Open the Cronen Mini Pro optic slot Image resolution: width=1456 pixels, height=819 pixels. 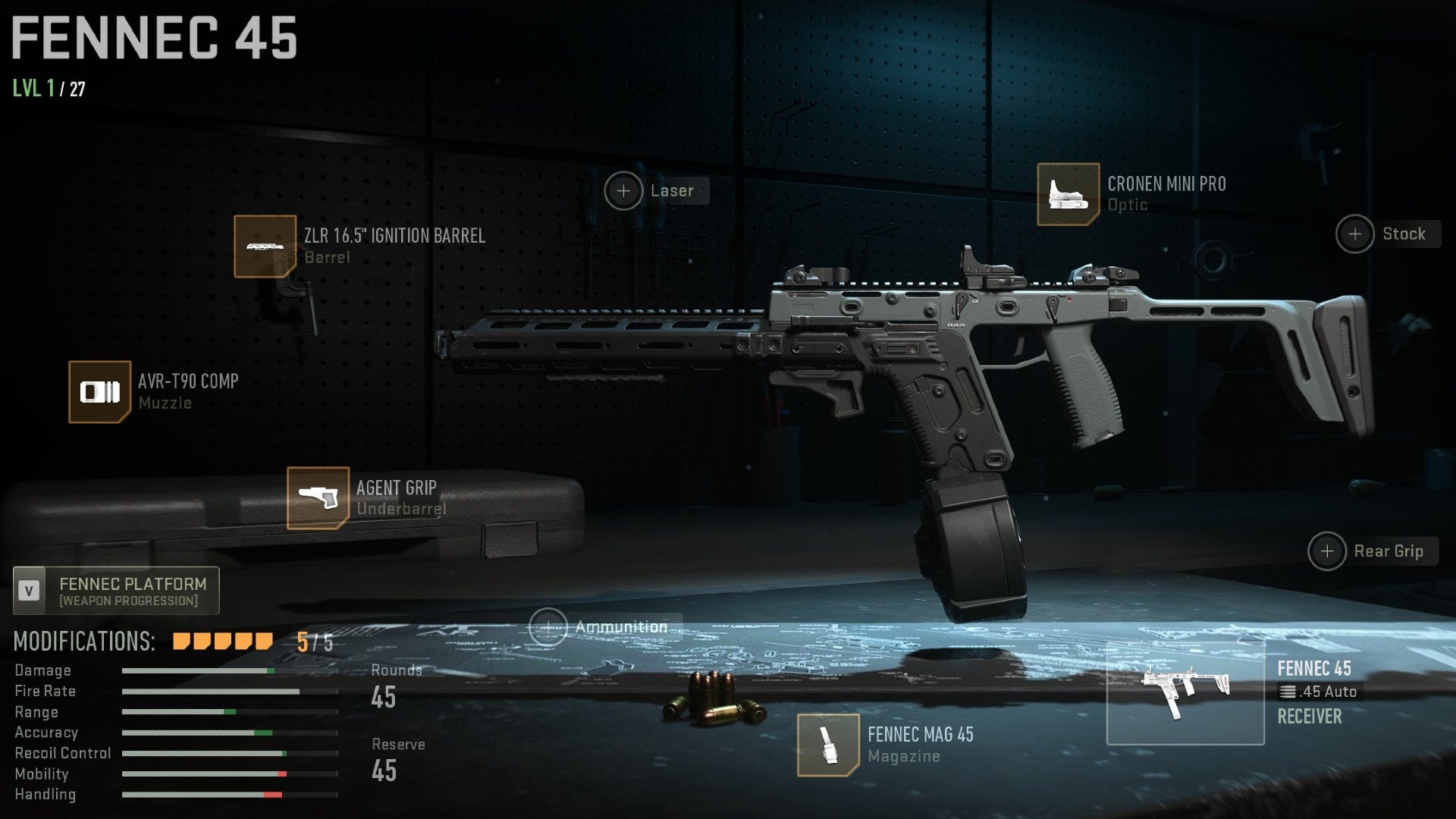coord(1068,194)
